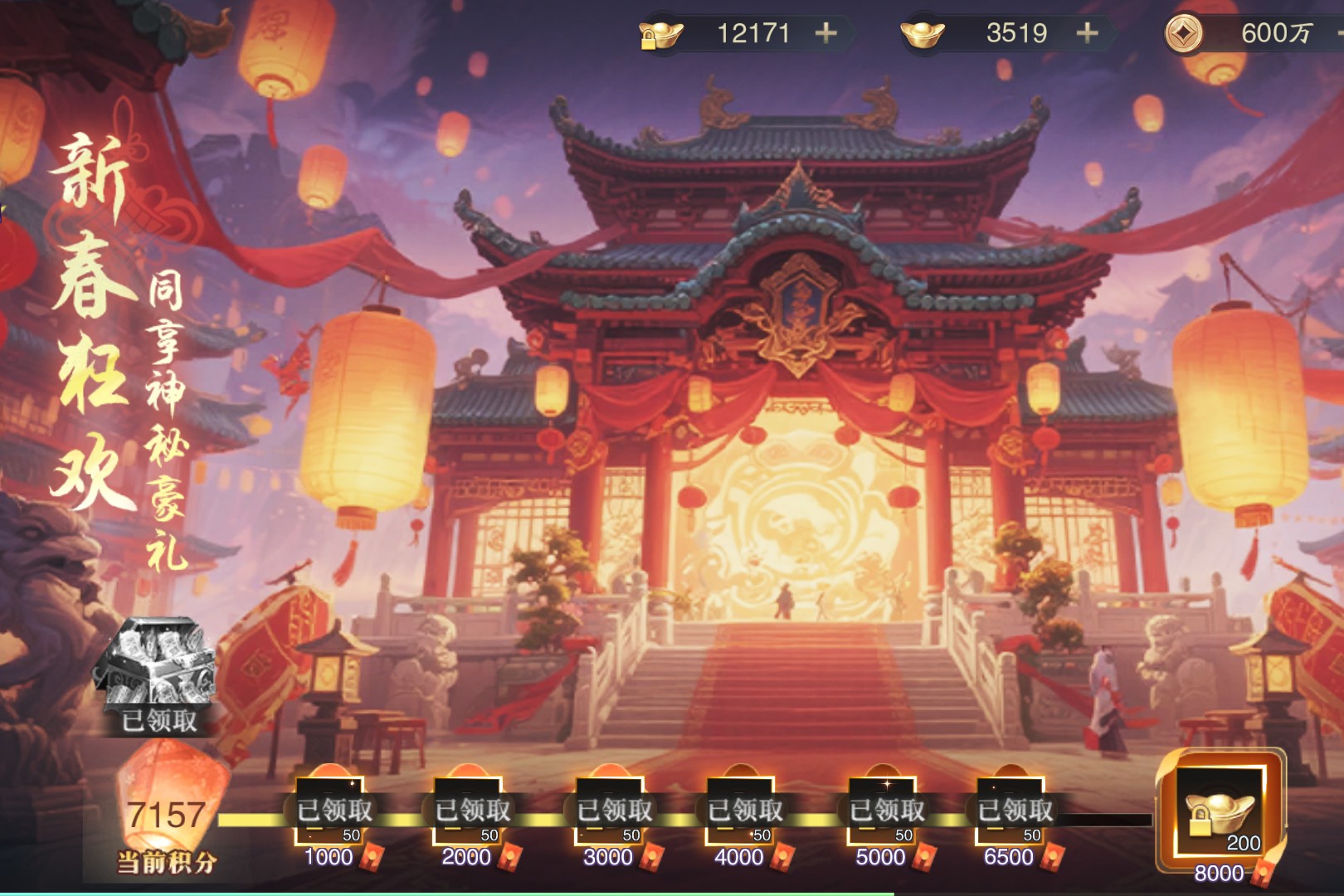Screen dimensions: 1344x896
Task: Open the 8000-point locked ingot reward
Action: 1221,811
